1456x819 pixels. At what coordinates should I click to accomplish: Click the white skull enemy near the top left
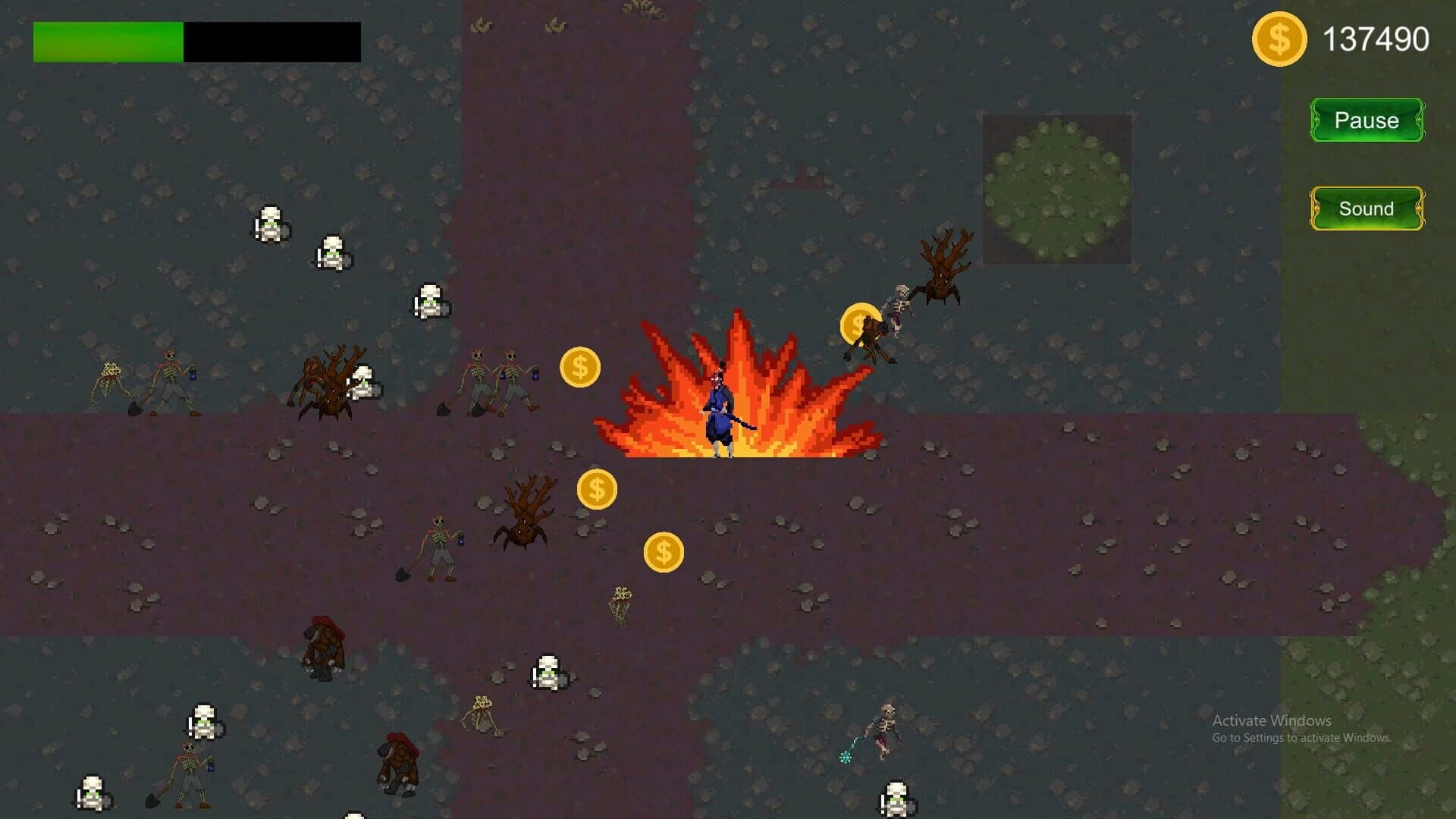(x=271, y=224)
